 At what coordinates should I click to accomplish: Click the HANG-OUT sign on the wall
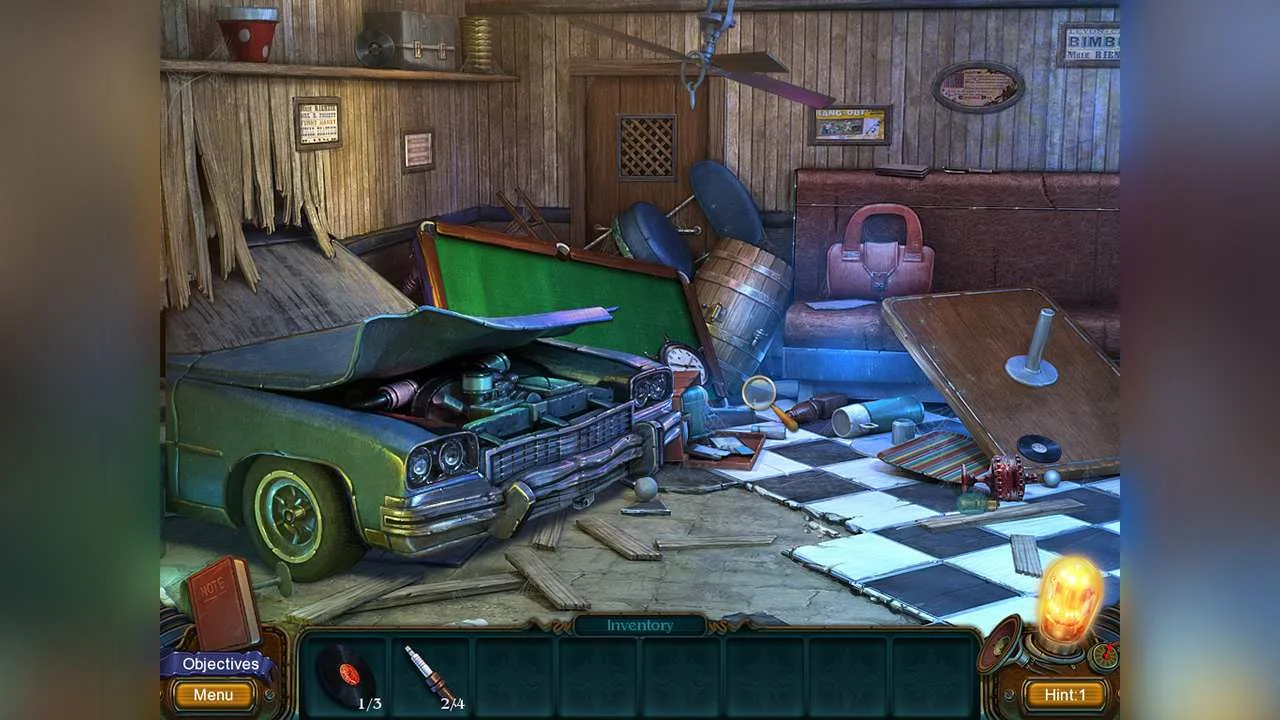tap(849, 124)
